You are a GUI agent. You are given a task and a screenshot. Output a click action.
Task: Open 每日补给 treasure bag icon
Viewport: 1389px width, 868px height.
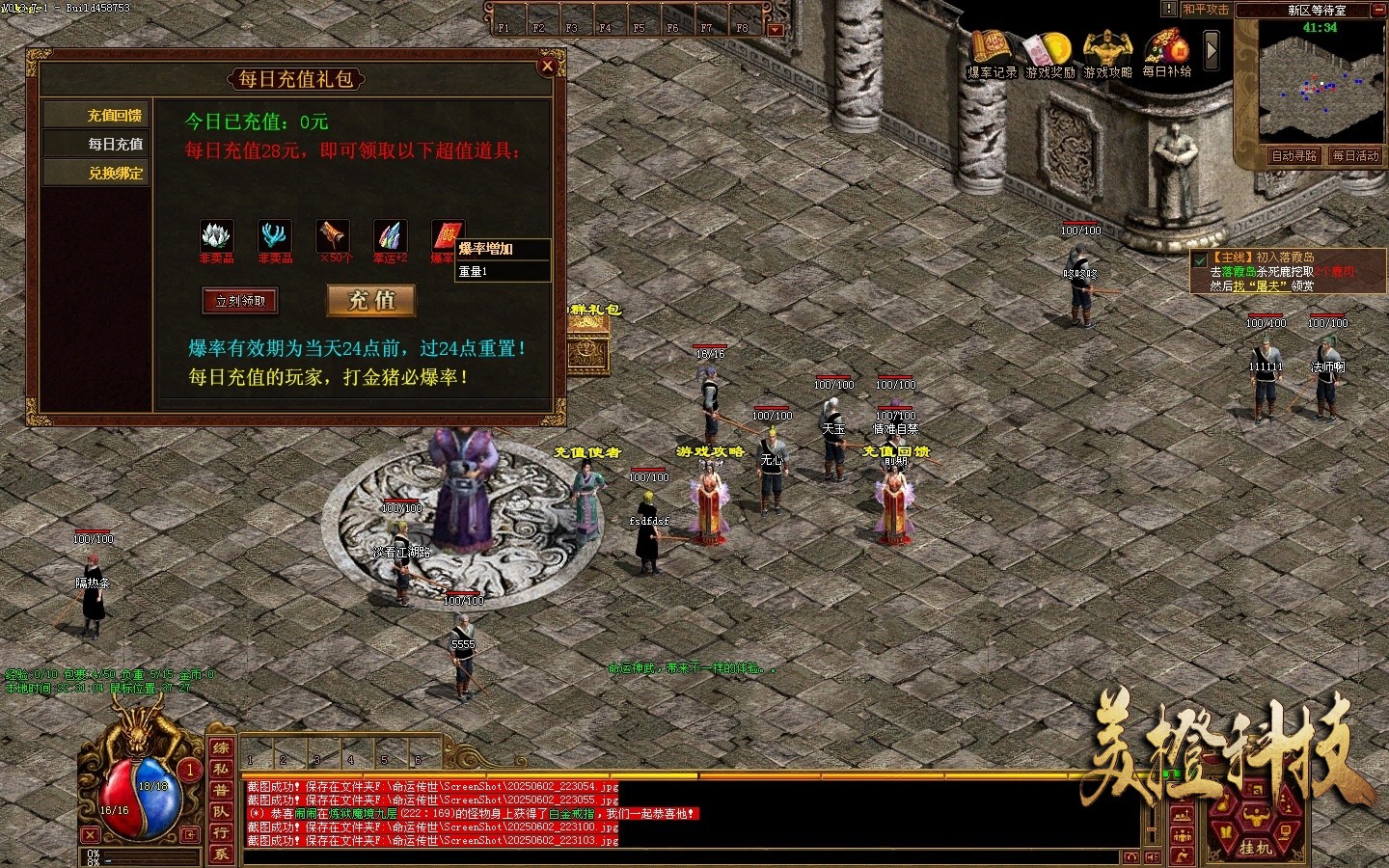[1166, 51]
